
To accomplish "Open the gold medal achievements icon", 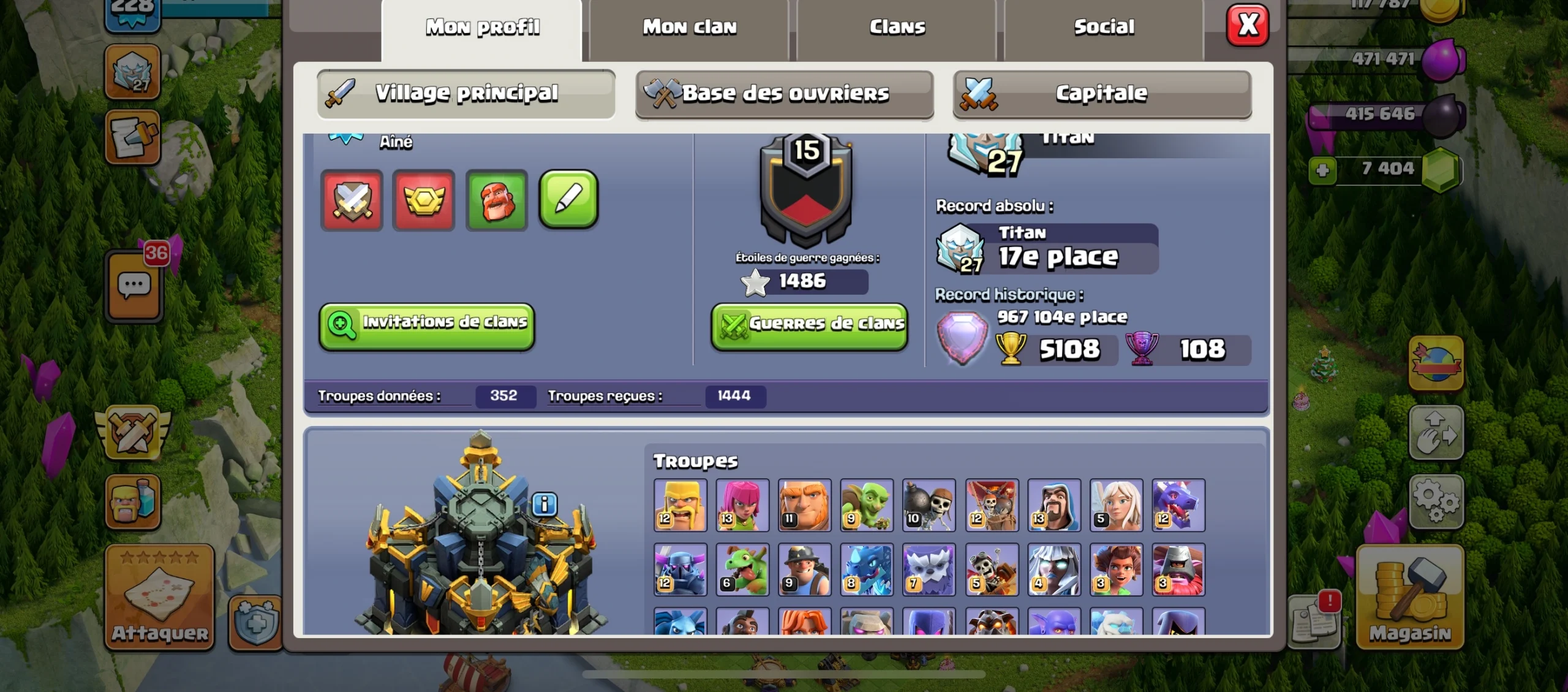I will 423,200.
